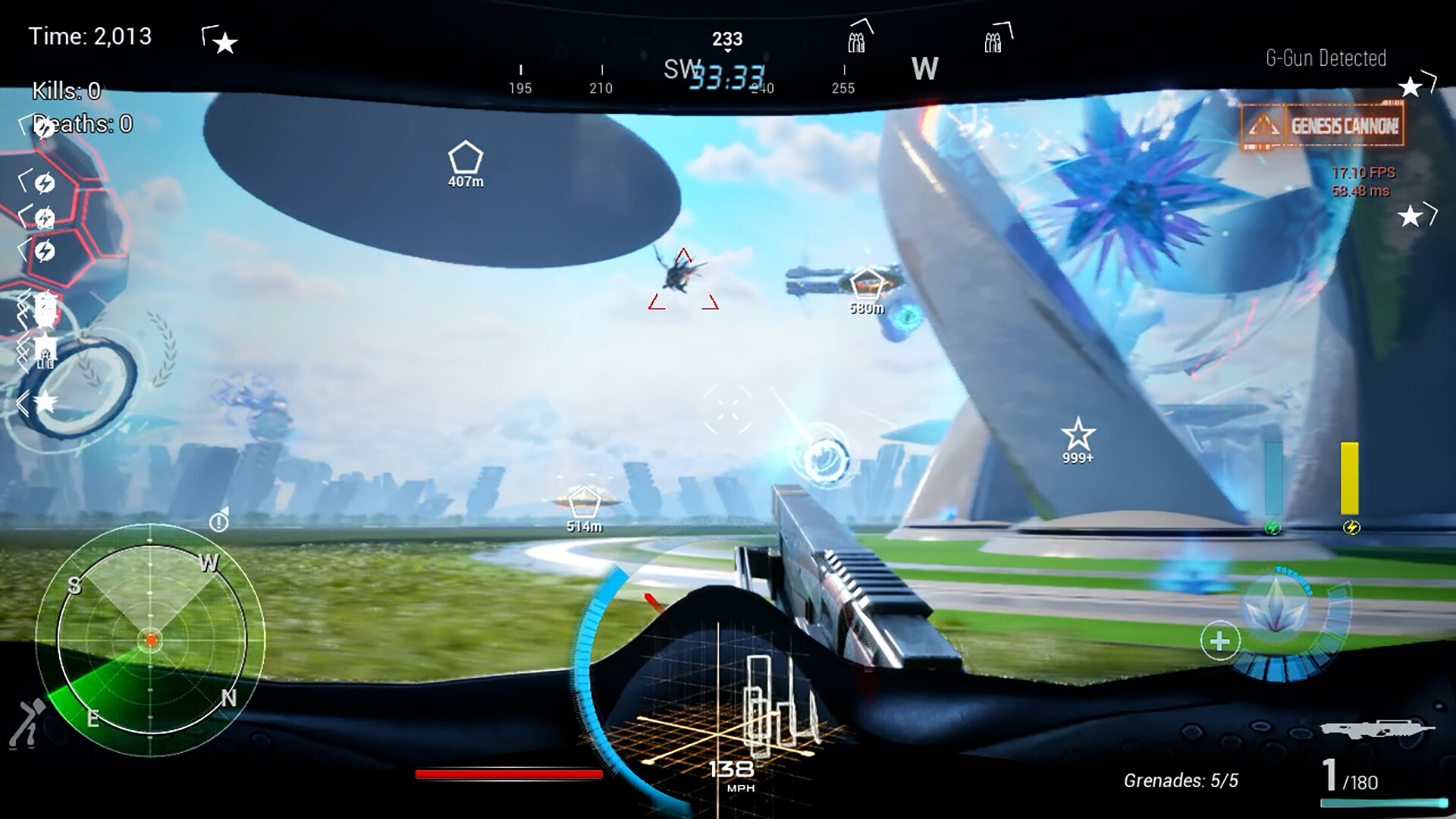This screenshot has width=1456, height=819.
Task: Select the W heading marker on the compass
Action: [924, 69]
